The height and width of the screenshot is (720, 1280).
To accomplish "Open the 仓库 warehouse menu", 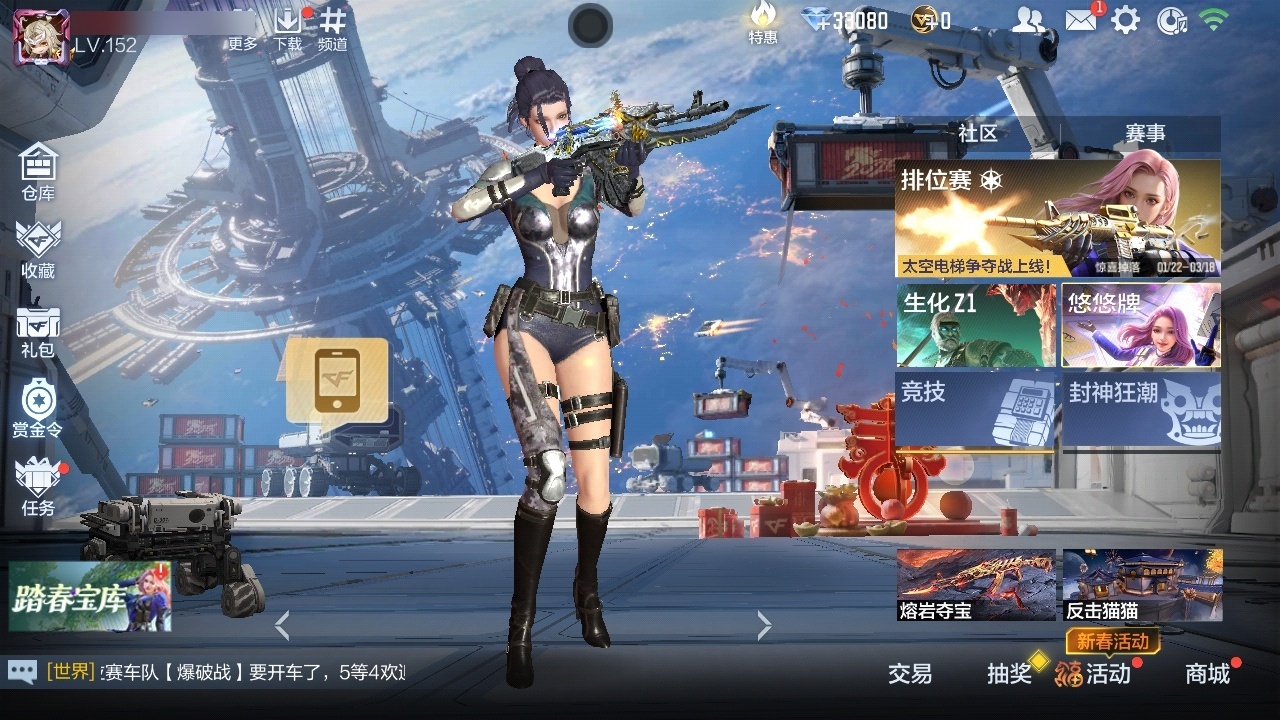I will coord(38,170).
